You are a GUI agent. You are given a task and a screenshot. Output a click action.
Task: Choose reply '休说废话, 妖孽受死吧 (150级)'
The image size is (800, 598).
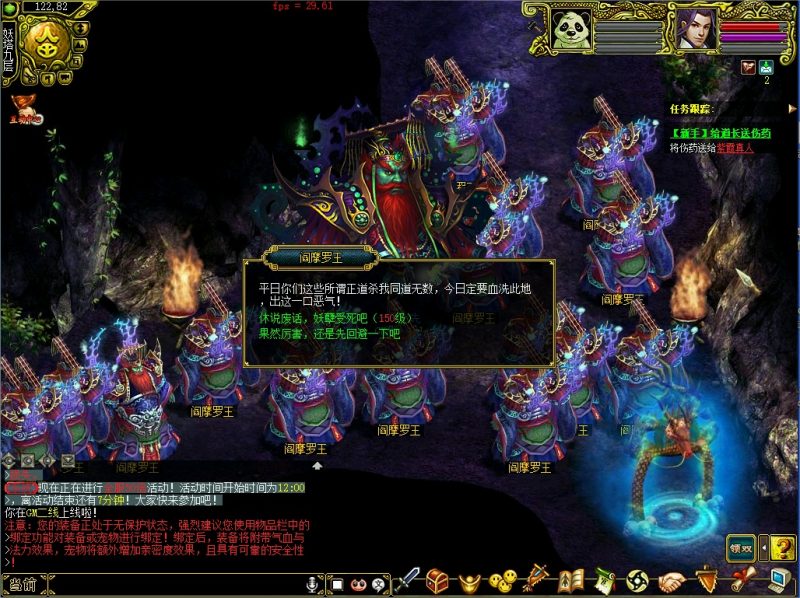[329, 318]
